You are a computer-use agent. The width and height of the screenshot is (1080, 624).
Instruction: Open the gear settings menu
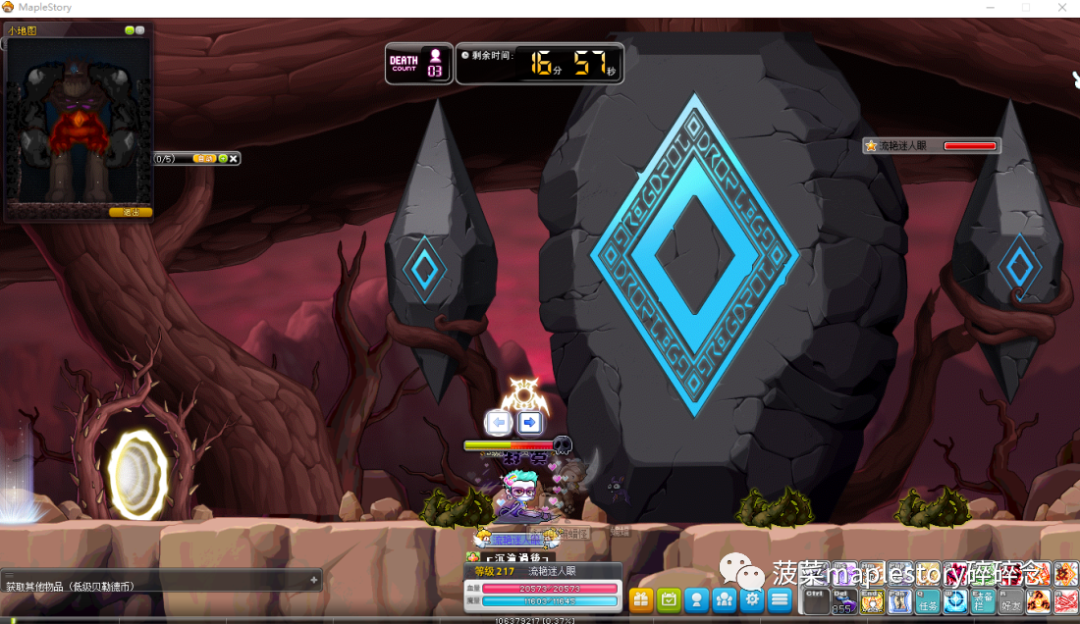point(752,600)
